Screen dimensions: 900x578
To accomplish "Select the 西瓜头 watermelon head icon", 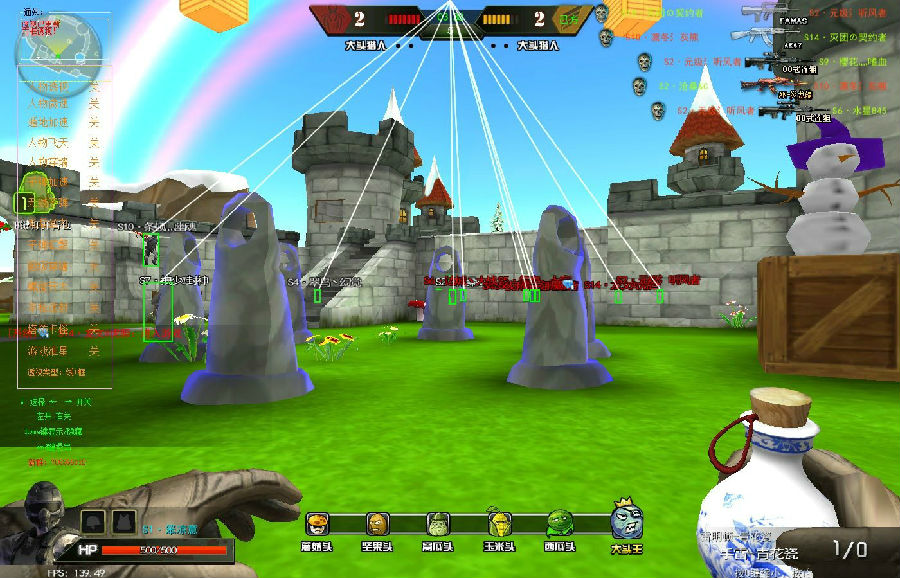I will 558,524.
